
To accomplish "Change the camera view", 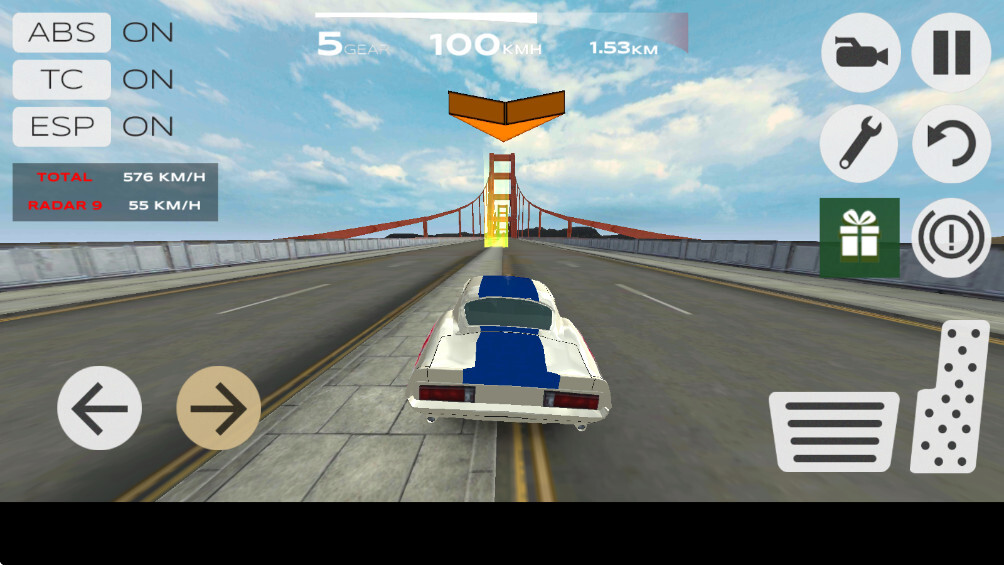I will coord(860,53).
